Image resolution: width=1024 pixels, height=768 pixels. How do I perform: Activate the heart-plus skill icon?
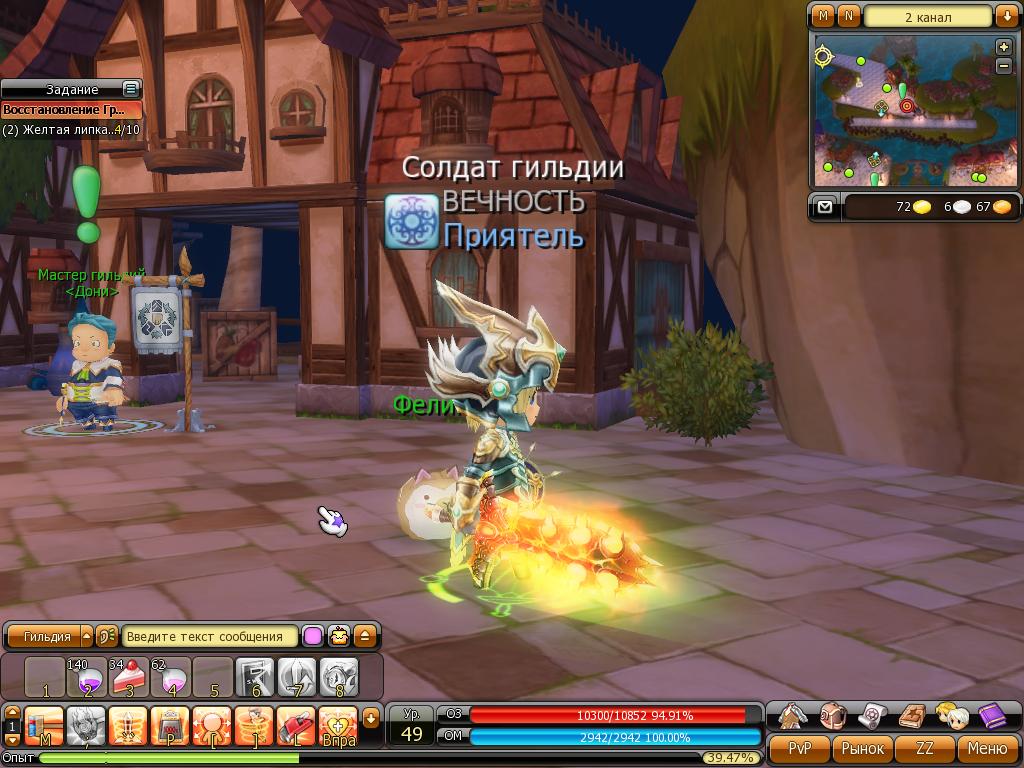[338, 723]
